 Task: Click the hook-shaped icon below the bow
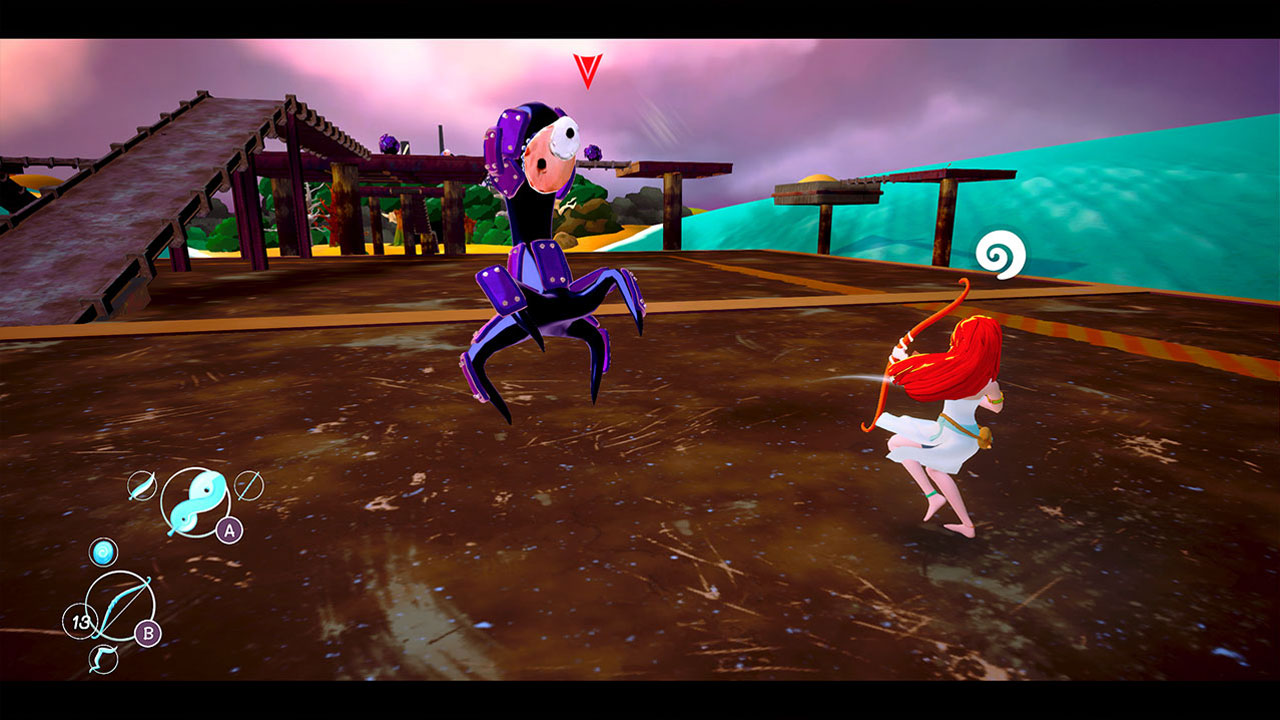(103, 657)
